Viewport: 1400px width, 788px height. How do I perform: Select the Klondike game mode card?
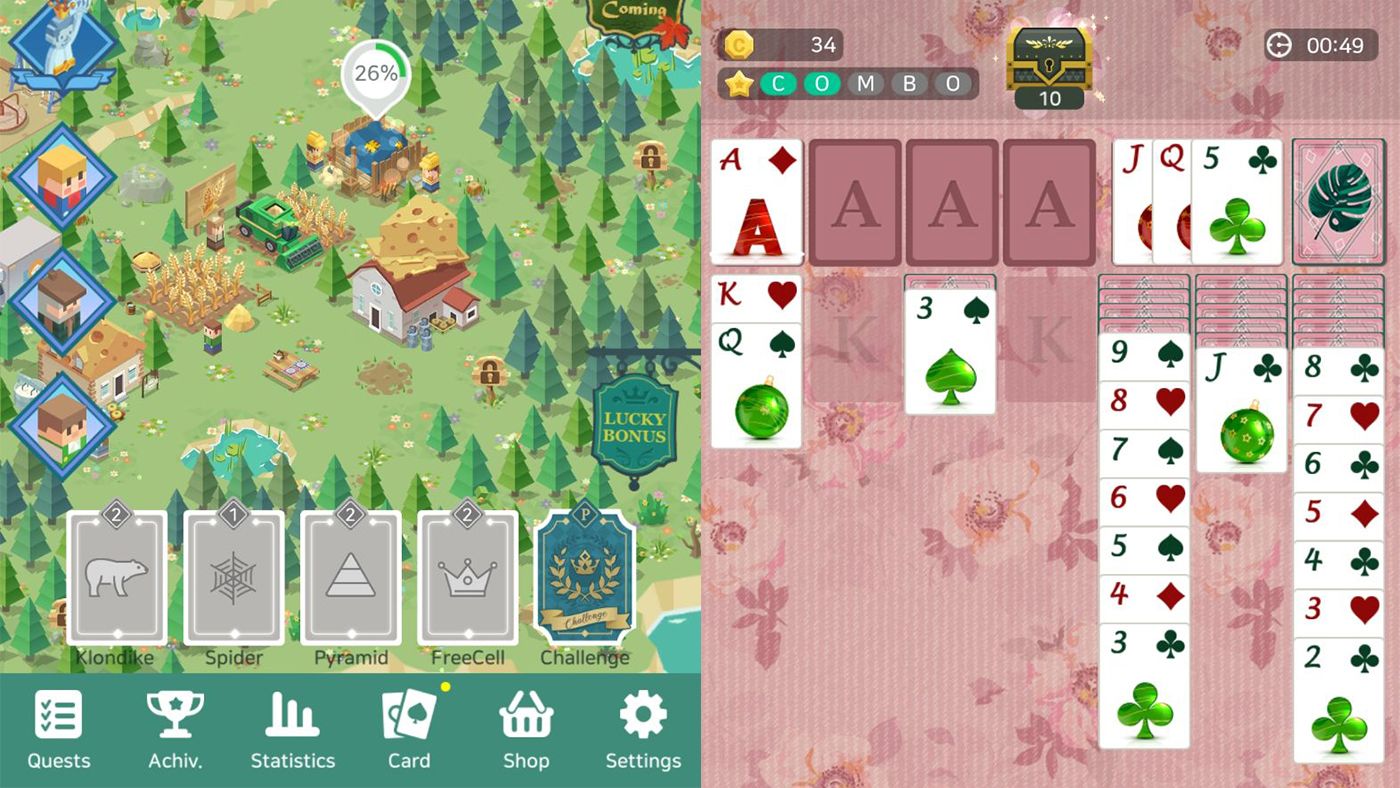(x=117, y=580)
